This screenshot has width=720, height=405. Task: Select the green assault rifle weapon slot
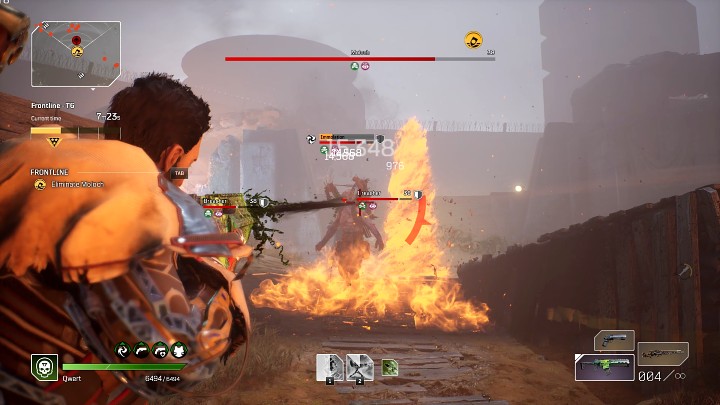pos(603,366)
